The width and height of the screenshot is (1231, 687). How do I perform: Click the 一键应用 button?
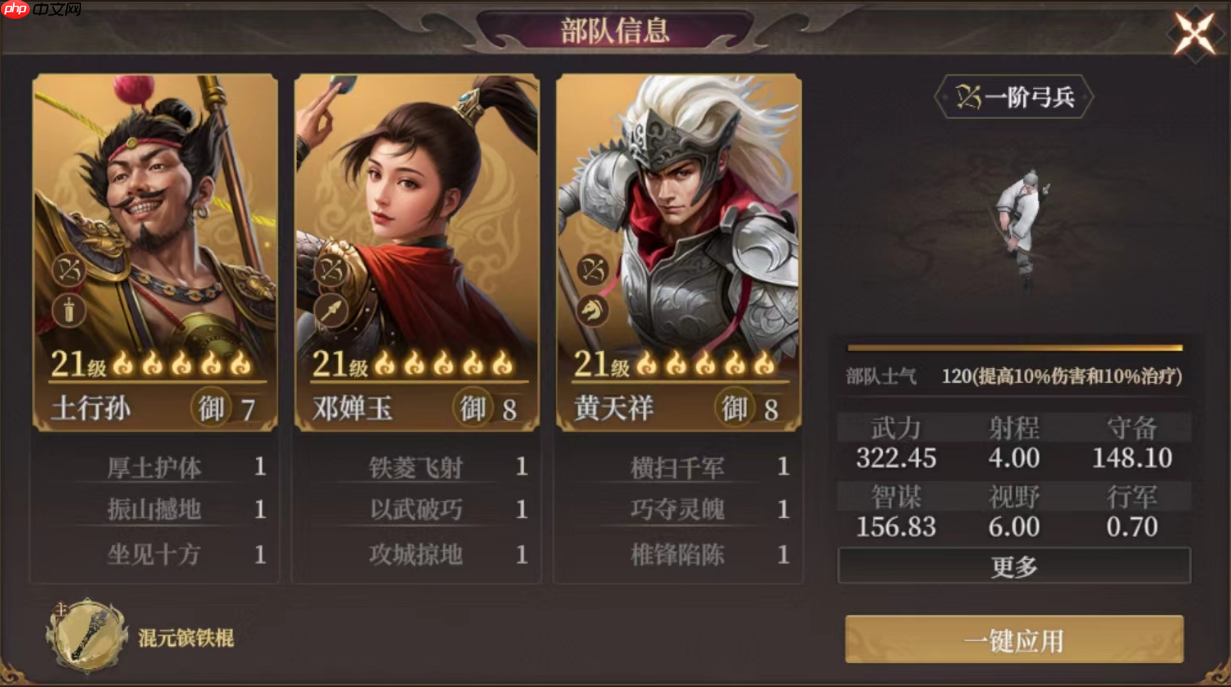[x=1014, y=640]
